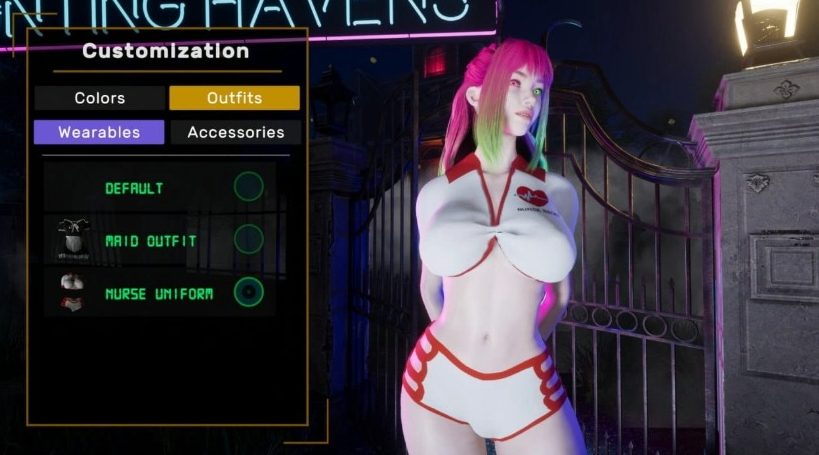Switch to the Colors tab
819x455 pixels.
99,98
